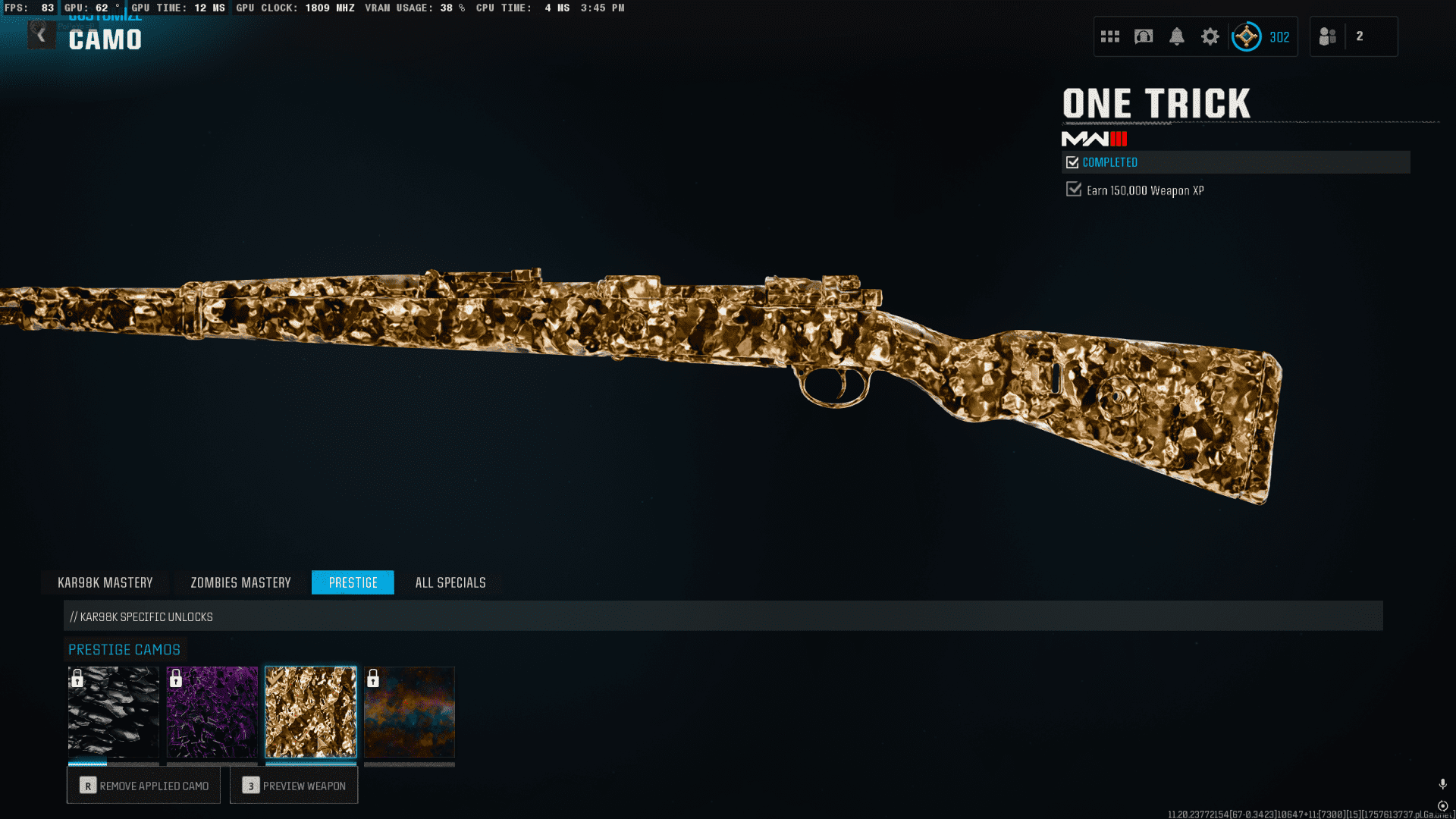This screenshot has height=819, width=1456.
Task: Choose the locked purple prestige camo
Action: click(212, 712)
